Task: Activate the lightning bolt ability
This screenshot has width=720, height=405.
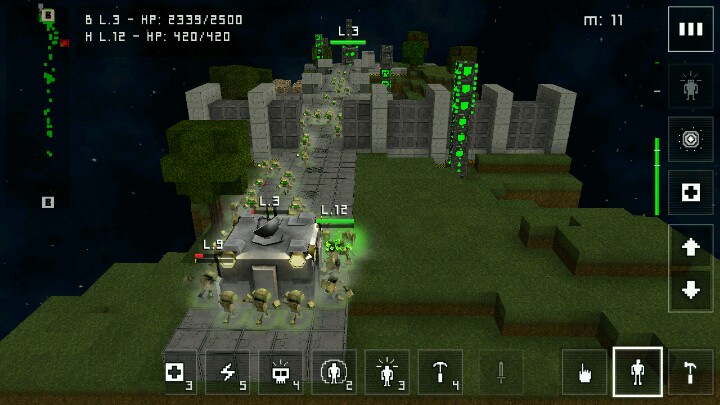Action: coord(229,373)
